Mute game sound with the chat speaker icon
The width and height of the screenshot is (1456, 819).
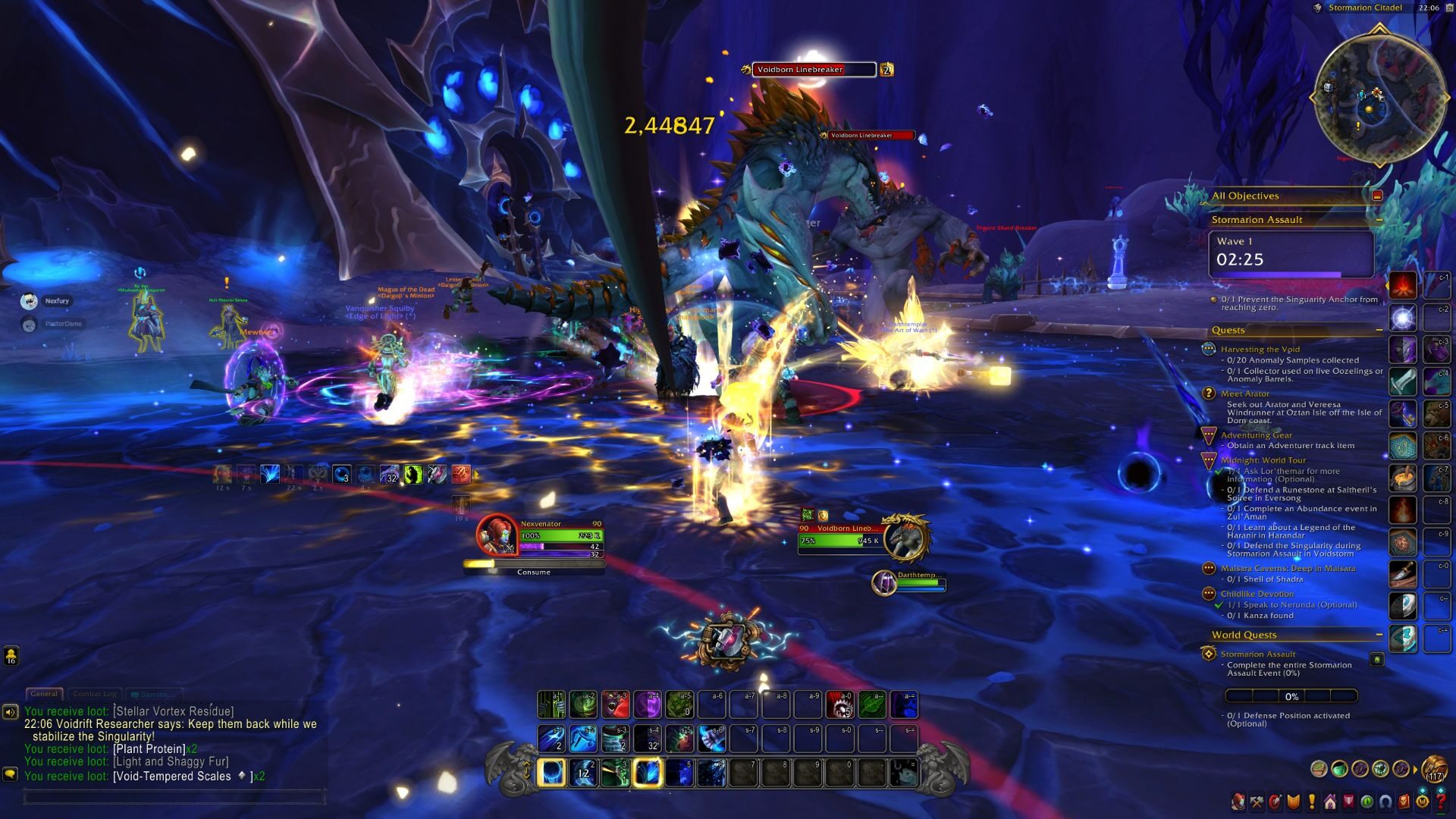[10, 711]
